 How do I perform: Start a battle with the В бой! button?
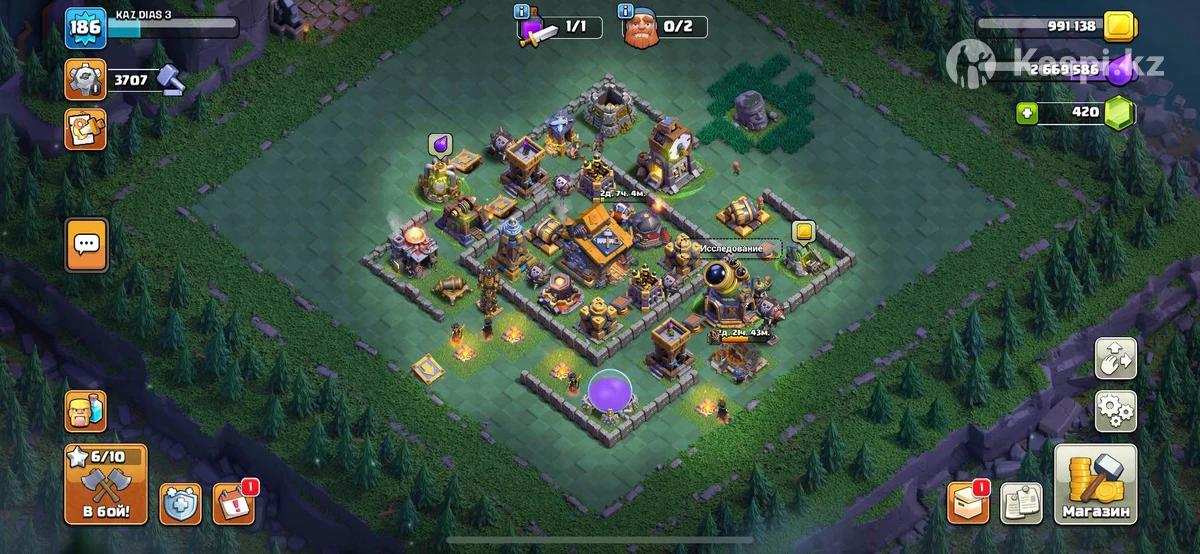coord(105,487)
